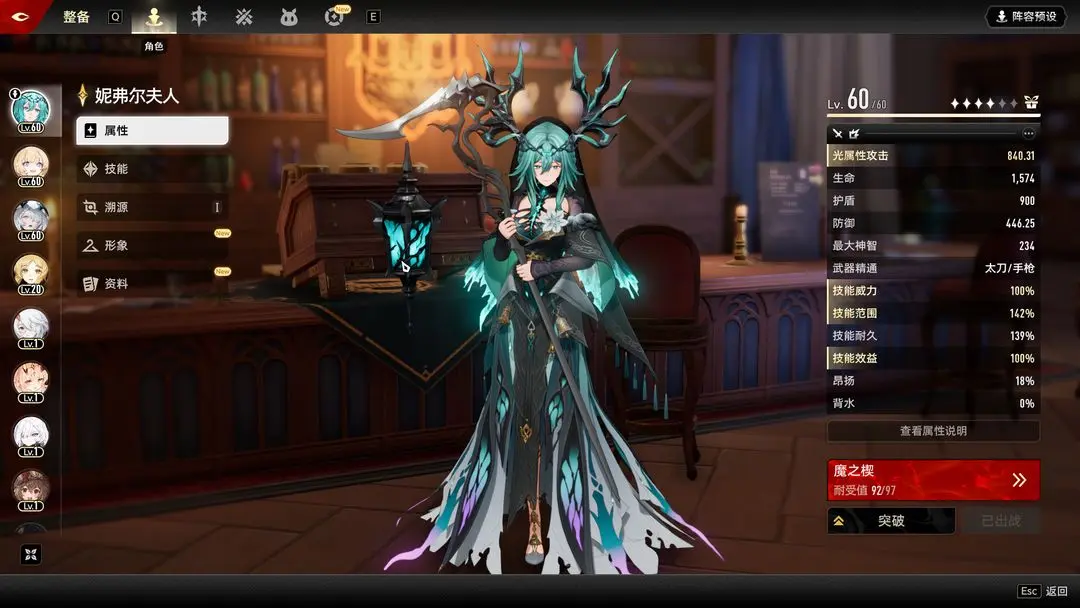Screen dimensions: 1080x608
Task: Select the brown-haired Lv.1 character portrait
Action: click(30, 489)
